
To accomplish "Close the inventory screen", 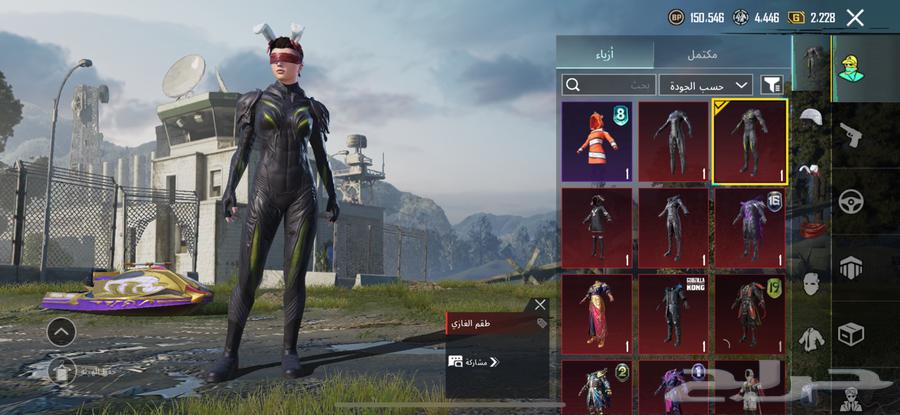I will (x=855, y=17).
